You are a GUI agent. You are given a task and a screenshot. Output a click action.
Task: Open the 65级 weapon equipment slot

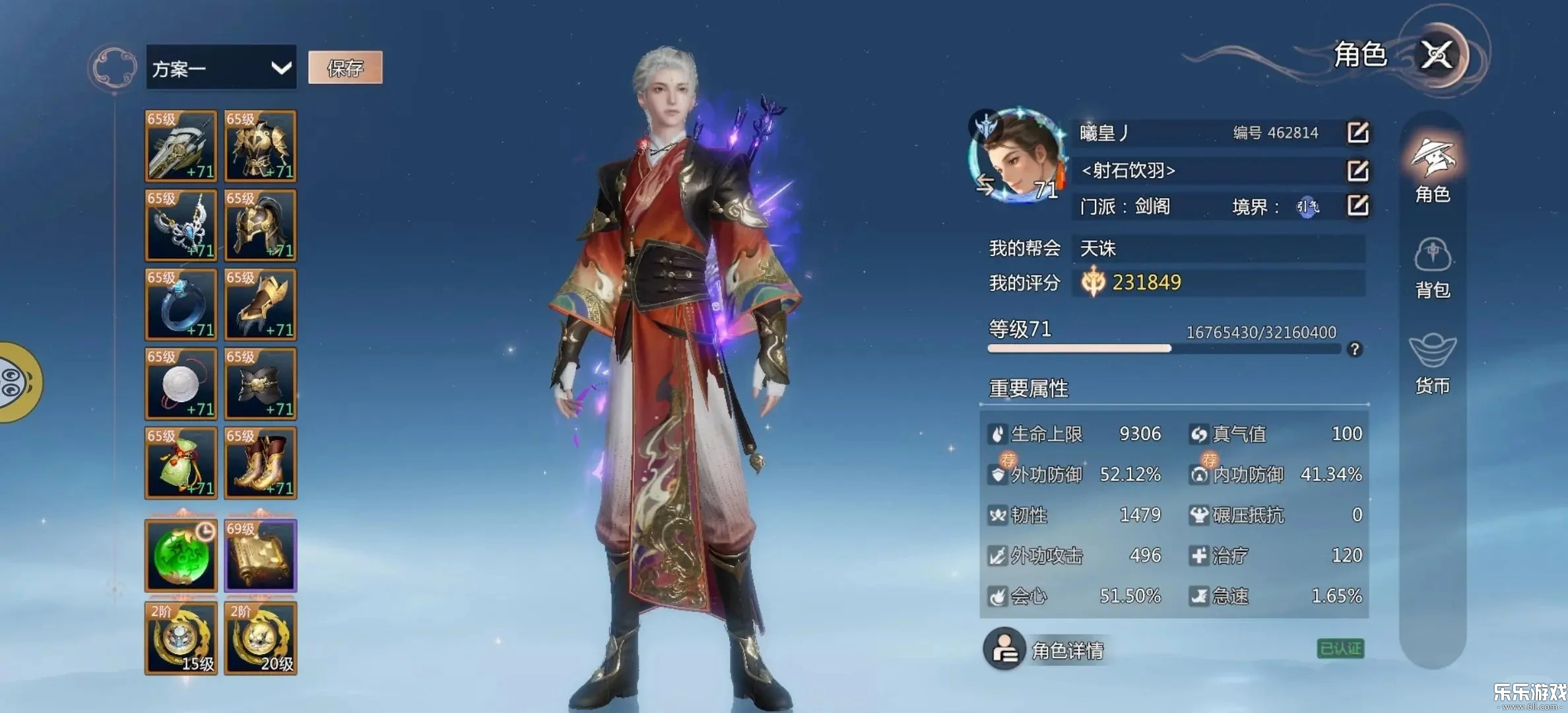(180, 147)
